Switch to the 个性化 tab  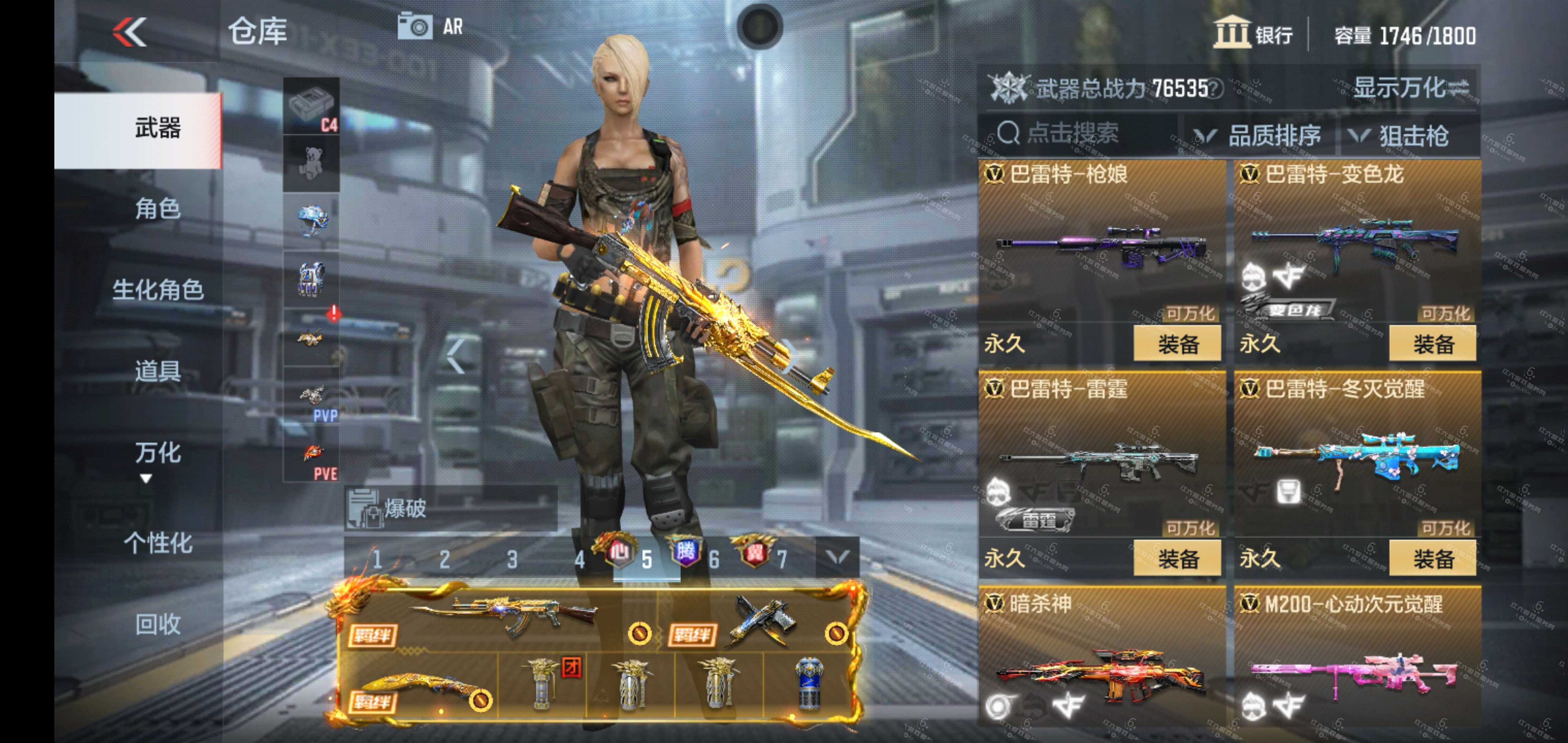157,543
